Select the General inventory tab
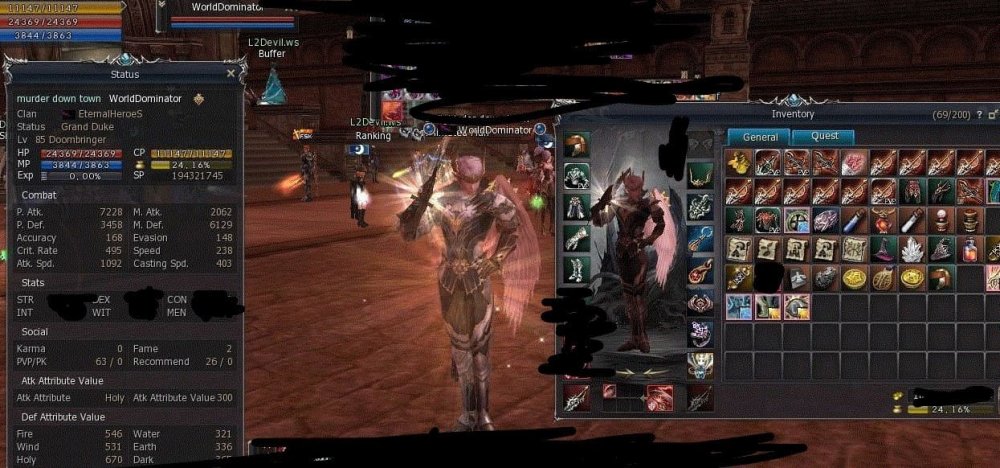Screen dimensions: 1000x468 pos(760,136)
